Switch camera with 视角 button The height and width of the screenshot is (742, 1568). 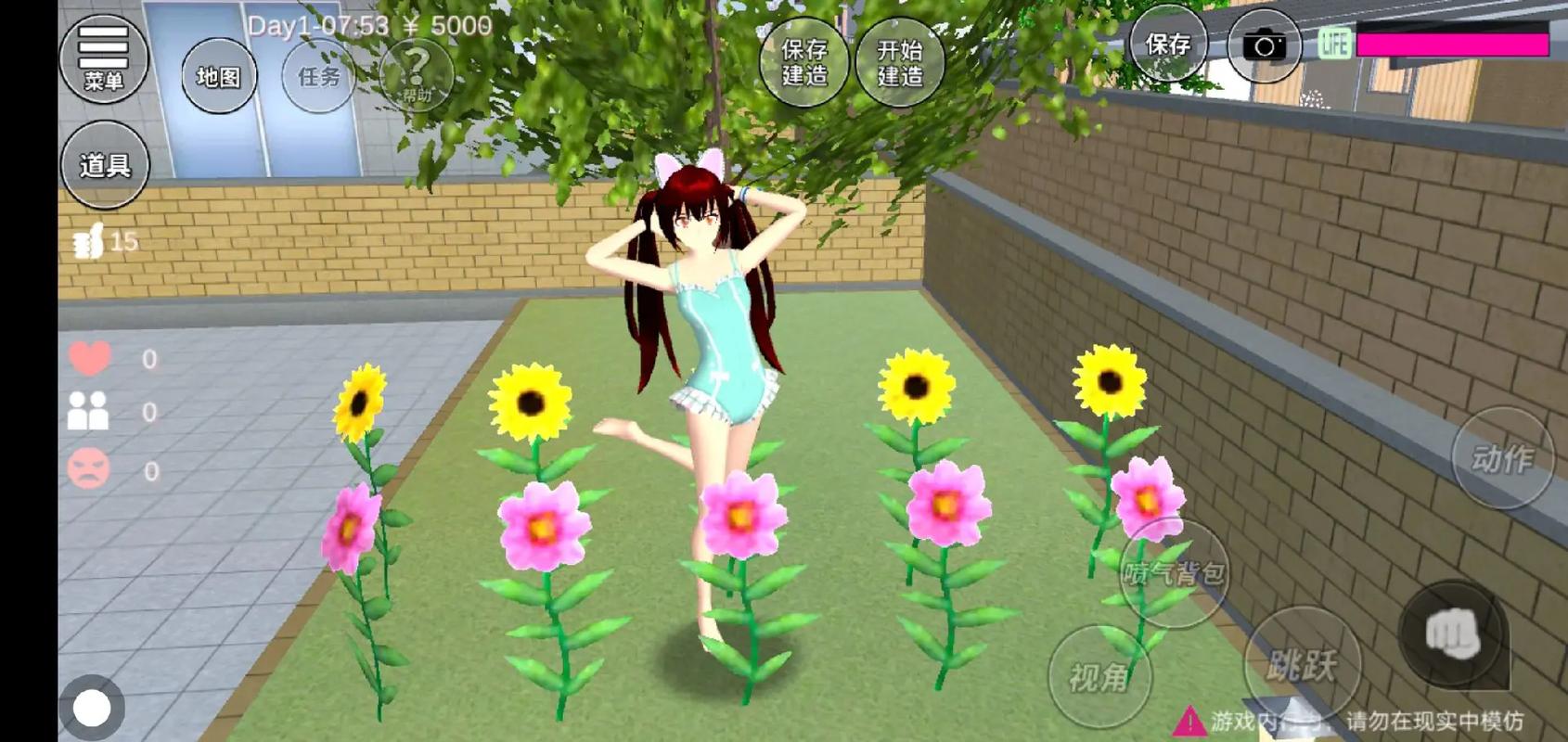click(1099, 677)
